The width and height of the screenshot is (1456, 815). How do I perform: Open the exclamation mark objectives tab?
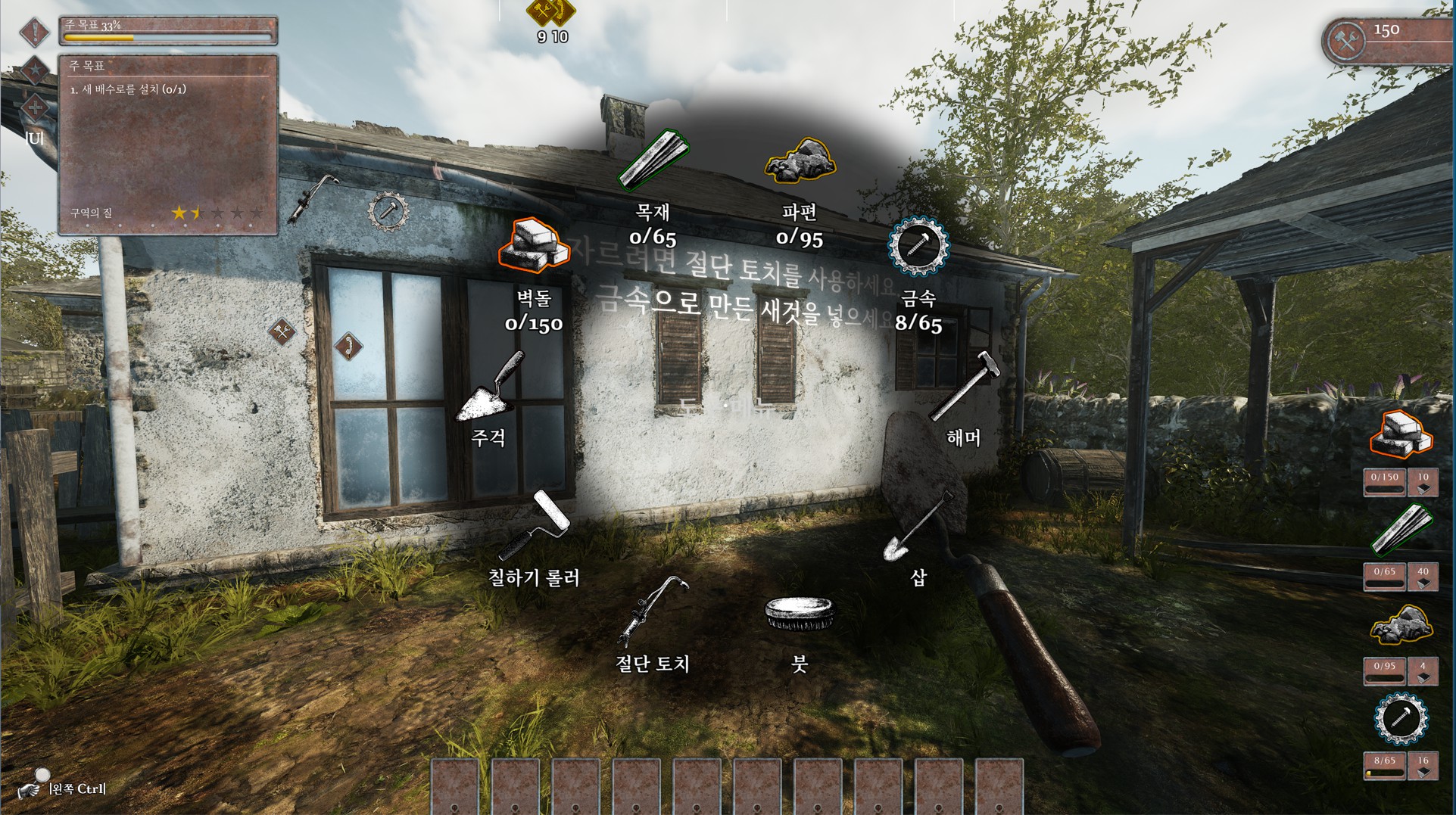click(x=35, y=32)
